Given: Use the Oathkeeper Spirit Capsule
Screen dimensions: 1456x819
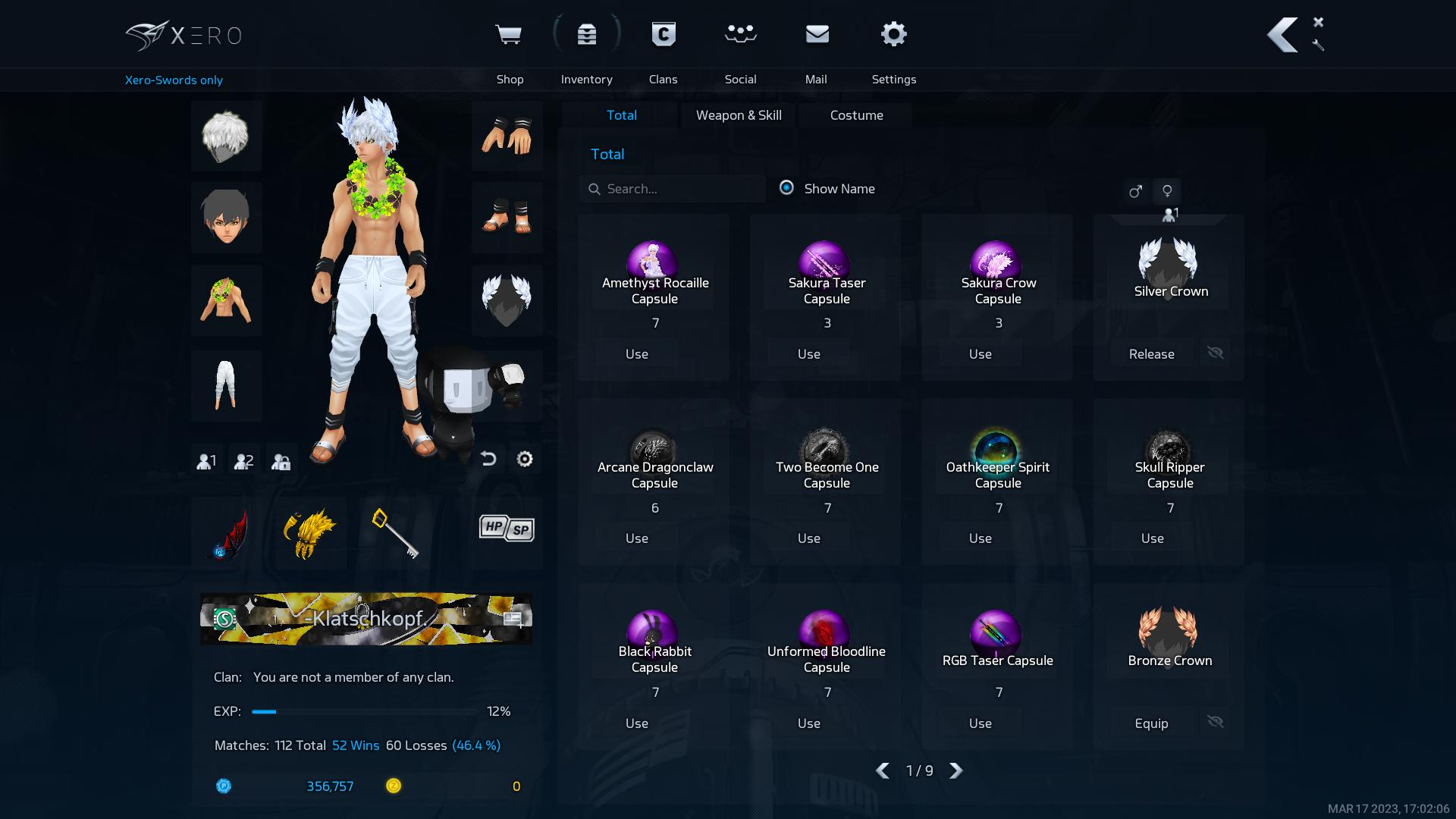Looking at the screenshot, I should (981, 538).
